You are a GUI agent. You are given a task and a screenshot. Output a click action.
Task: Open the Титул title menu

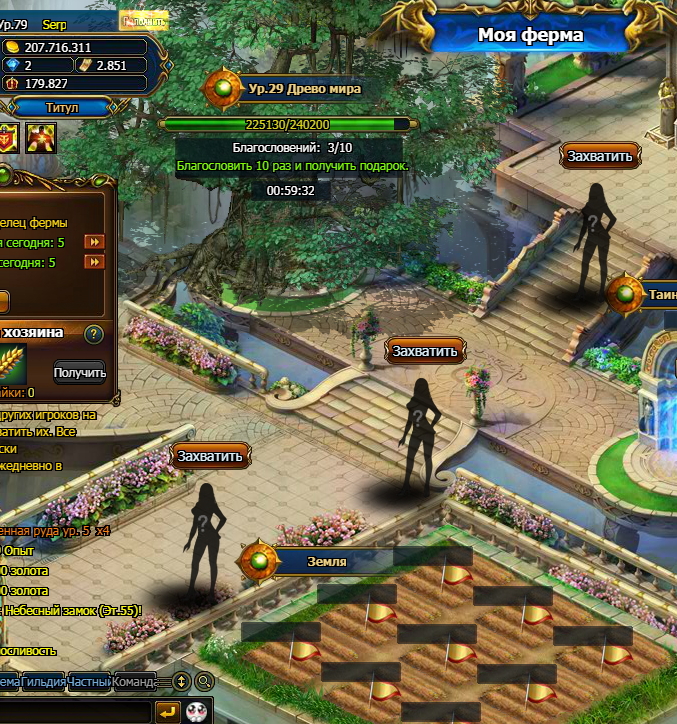[x=62, y=107]
